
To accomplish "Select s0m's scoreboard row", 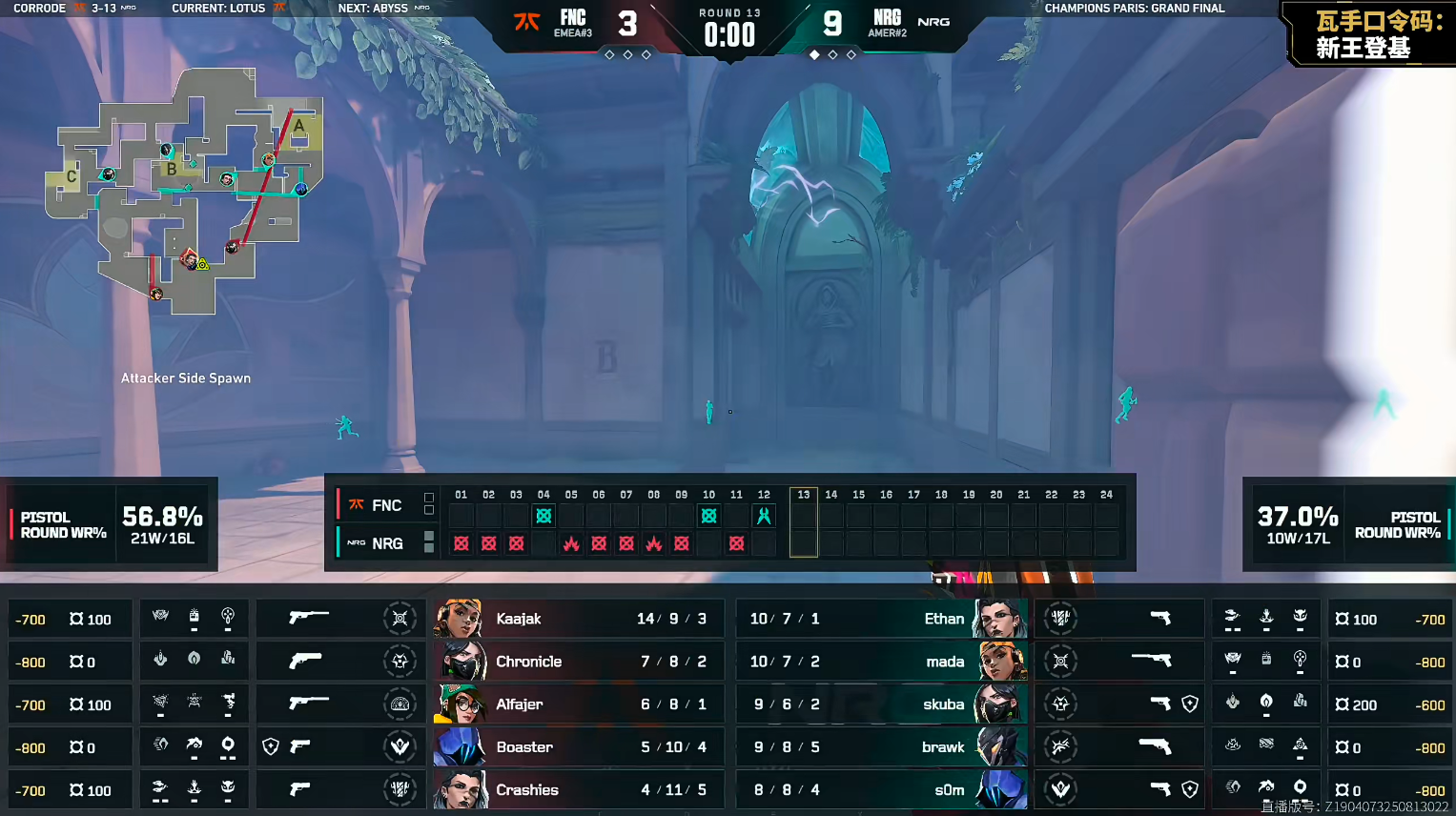I will [x=881, y=790].
